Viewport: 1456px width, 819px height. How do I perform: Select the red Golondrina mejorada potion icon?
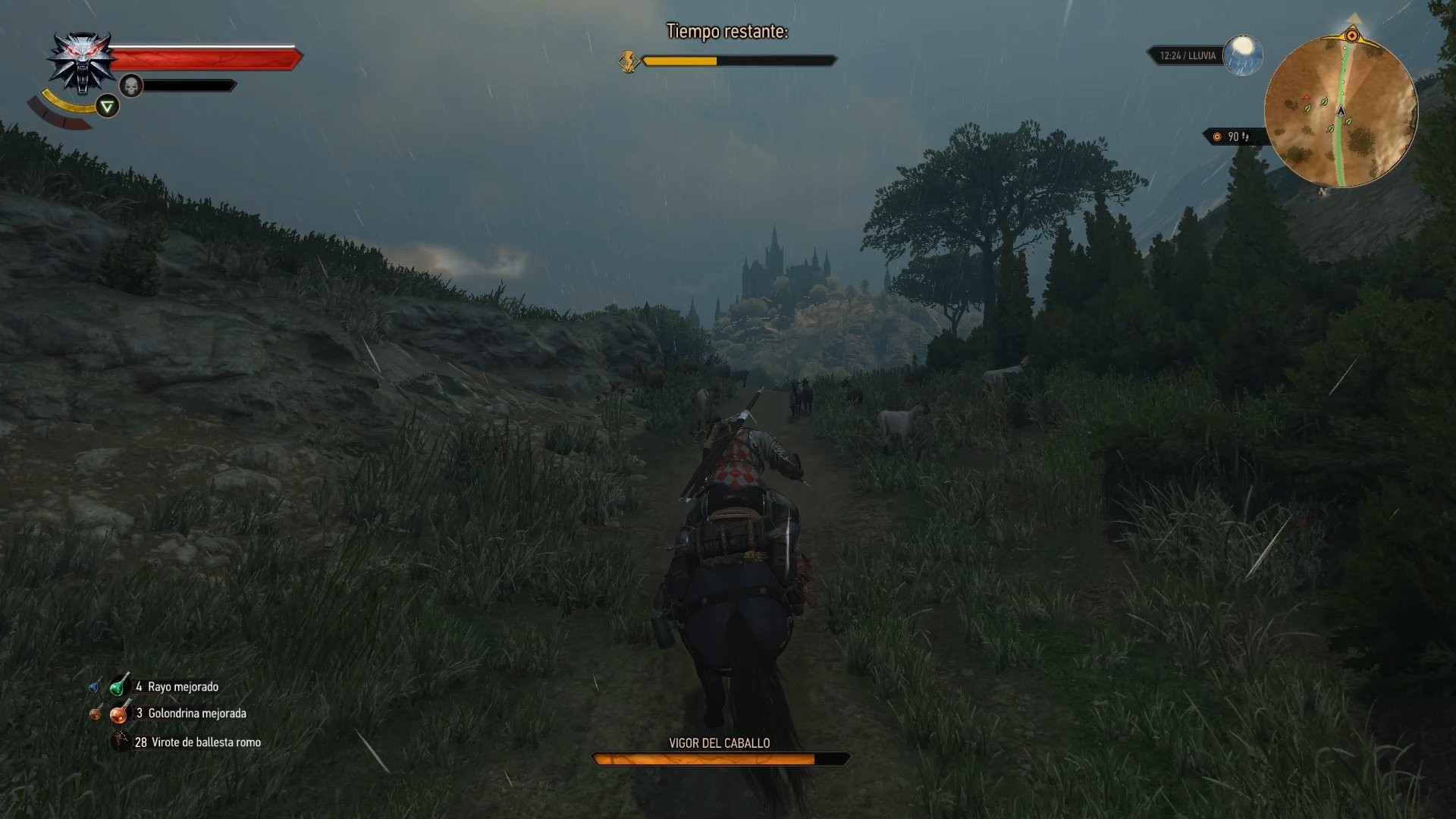(120, 715)
